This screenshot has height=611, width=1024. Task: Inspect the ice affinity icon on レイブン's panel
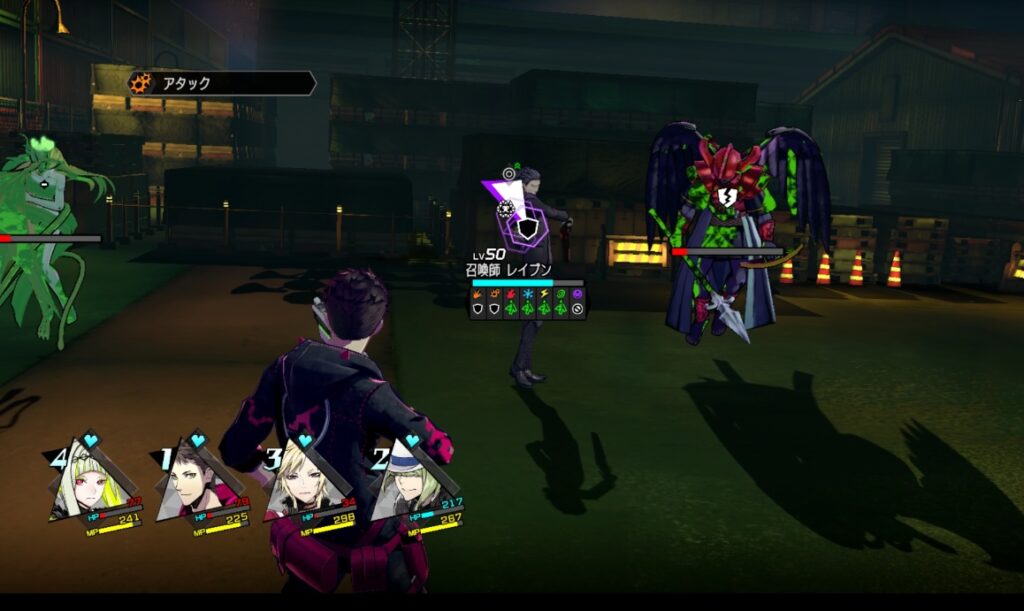[528, 295]
